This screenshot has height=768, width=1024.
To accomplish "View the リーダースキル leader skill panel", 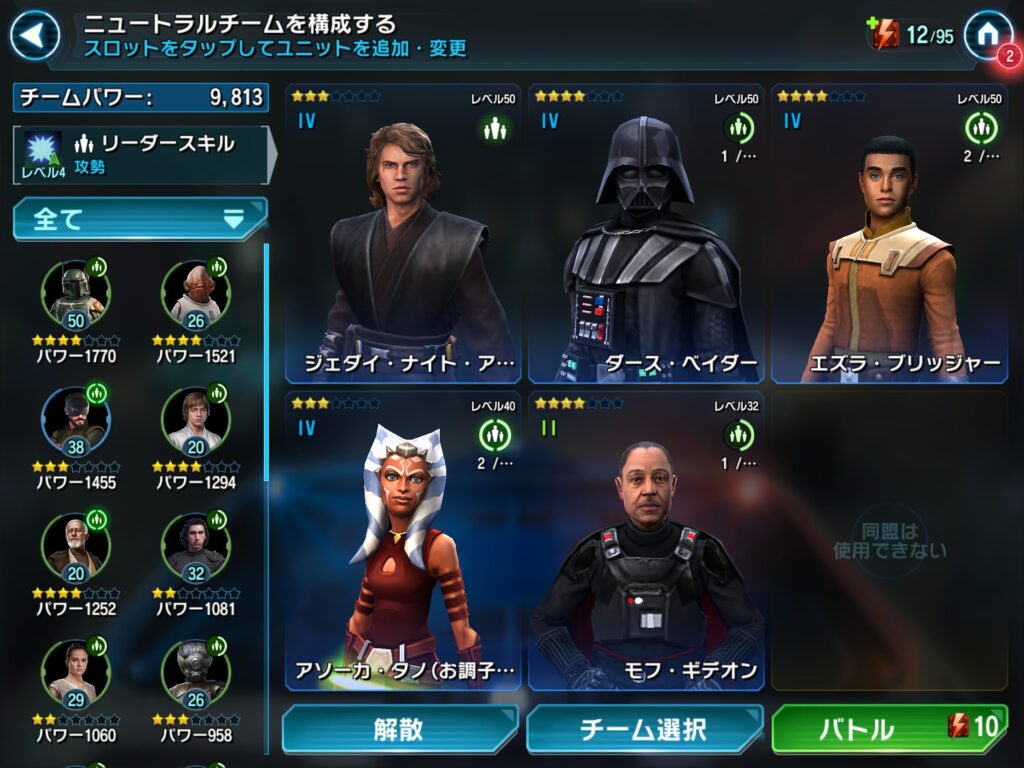I will coord(140,154).
